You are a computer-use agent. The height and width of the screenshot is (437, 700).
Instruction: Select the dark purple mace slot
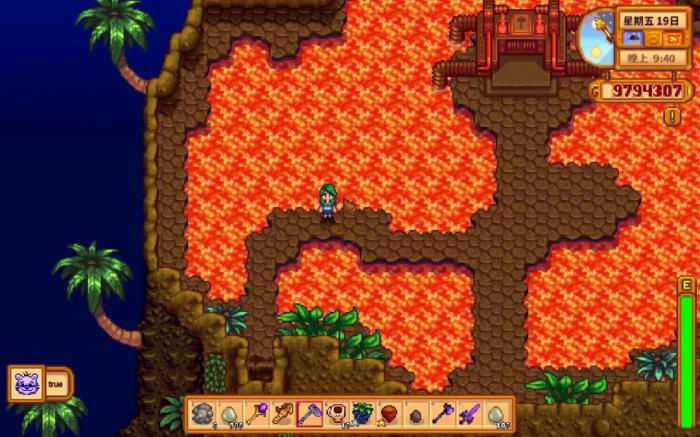point(442,414)
